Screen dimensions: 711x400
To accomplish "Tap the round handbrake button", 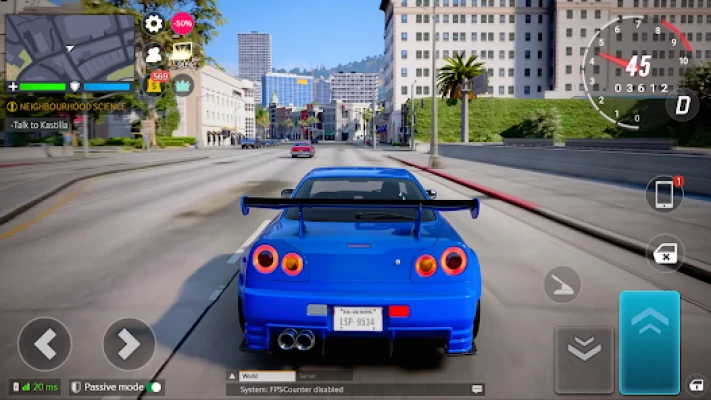I will coord(562,285).
